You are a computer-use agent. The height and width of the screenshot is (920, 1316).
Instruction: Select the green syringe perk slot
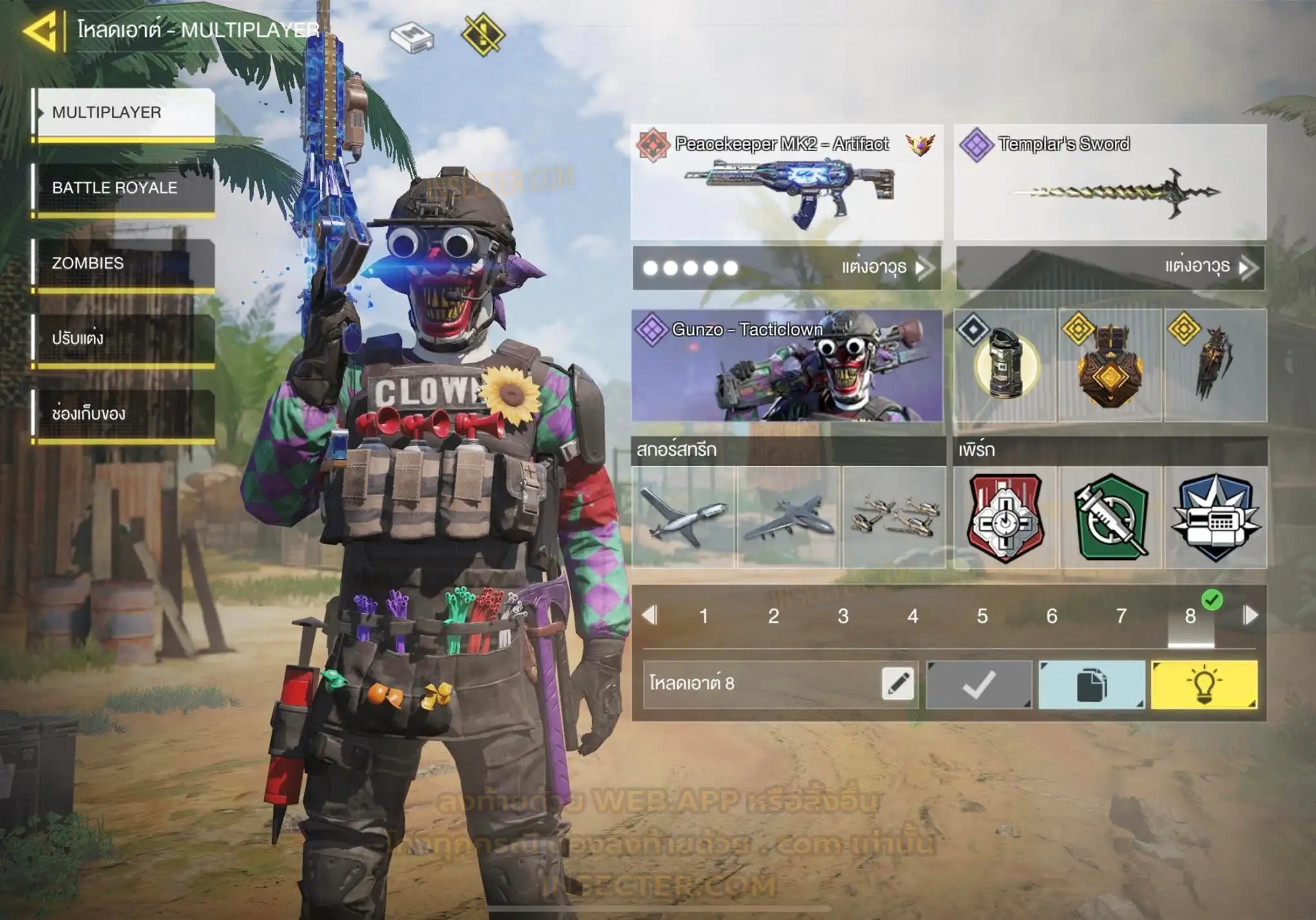click(1111, 517)
